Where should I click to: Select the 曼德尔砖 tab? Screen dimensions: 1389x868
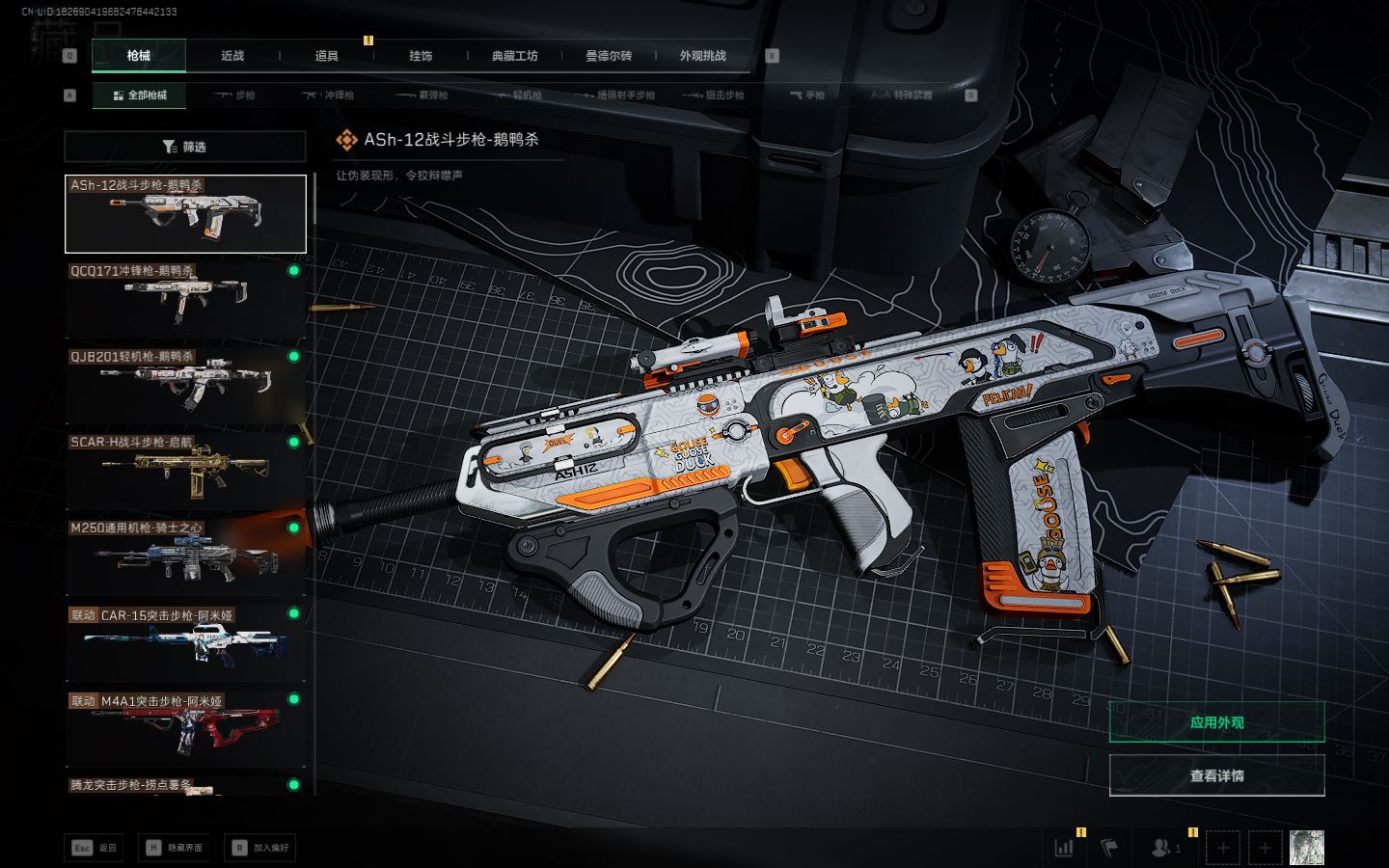pos(609,56)
